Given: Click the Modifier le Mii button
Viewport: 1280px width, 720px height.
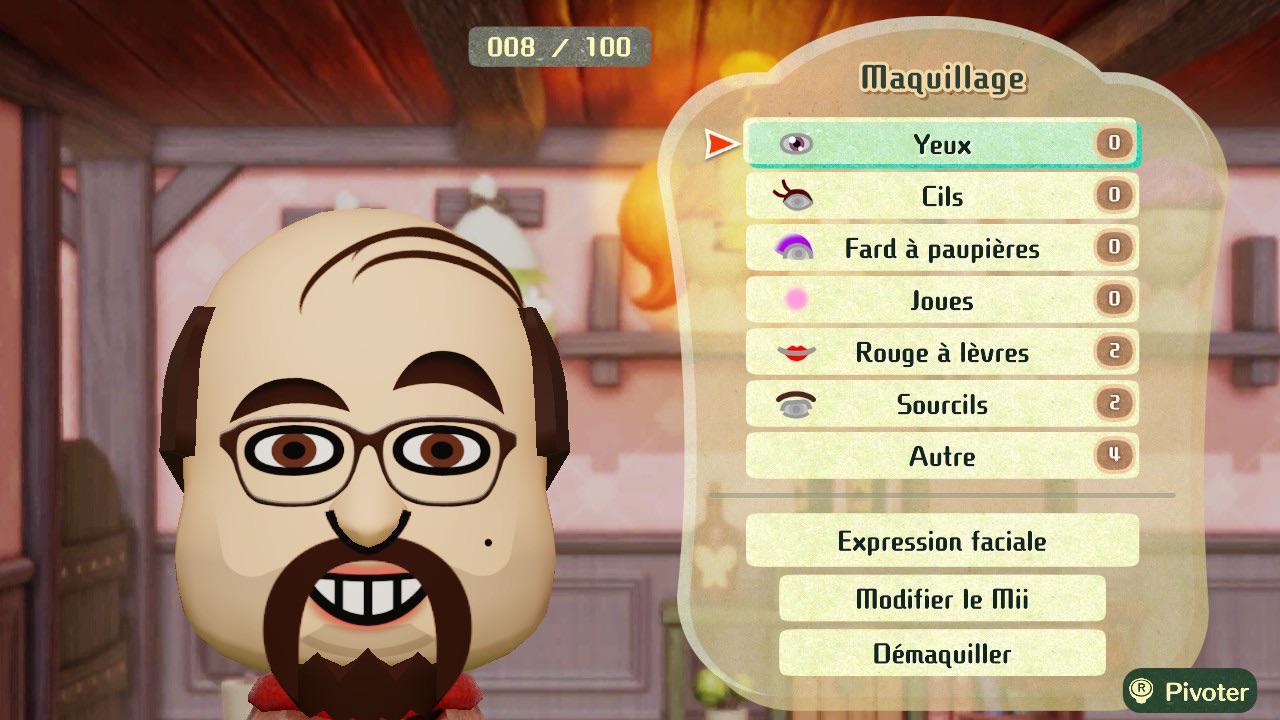Looking at the screenshot, I should pos(941,597).
